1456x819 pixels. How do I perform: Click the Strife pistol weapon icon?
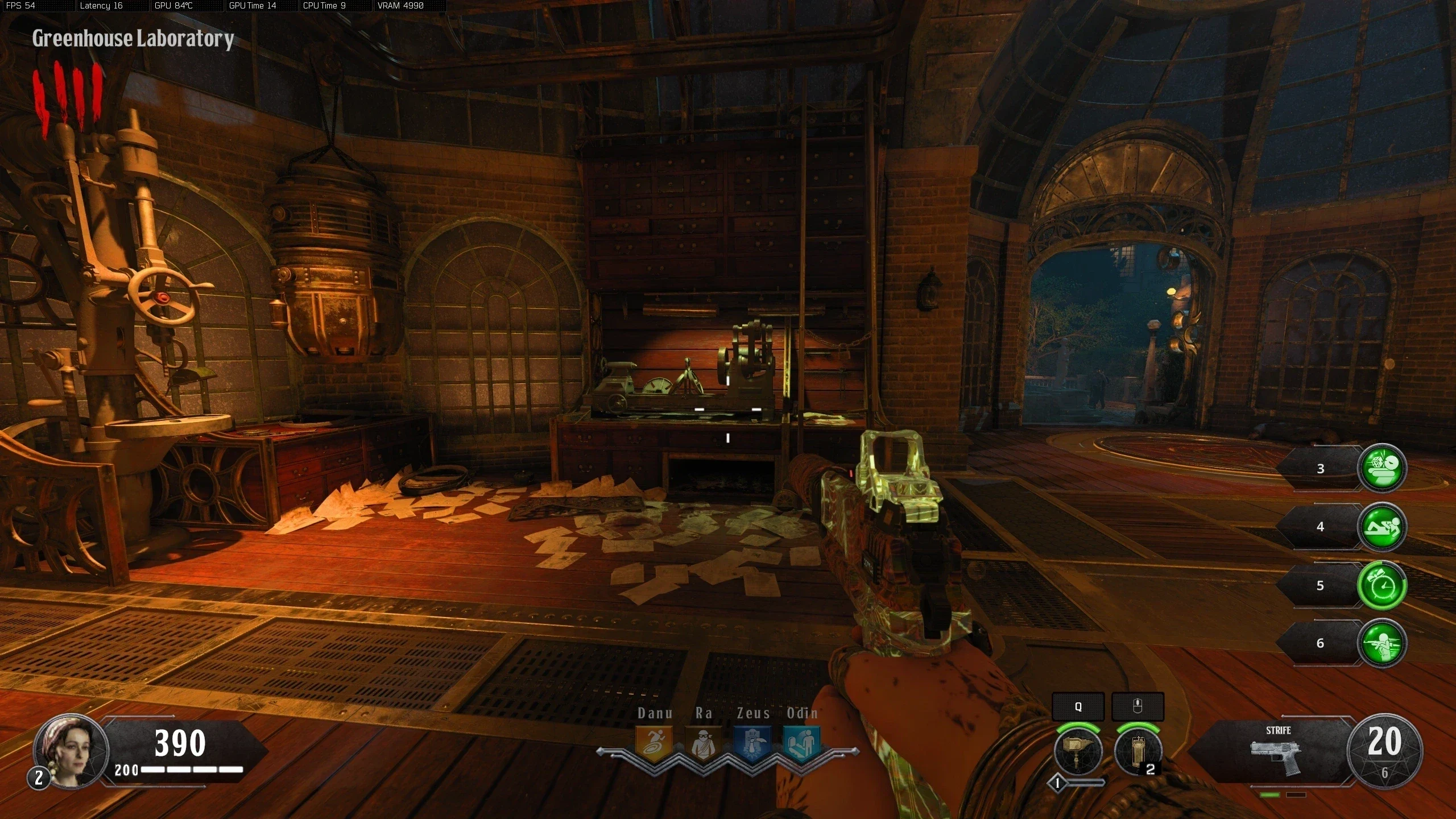click(x=1277, y=758)
